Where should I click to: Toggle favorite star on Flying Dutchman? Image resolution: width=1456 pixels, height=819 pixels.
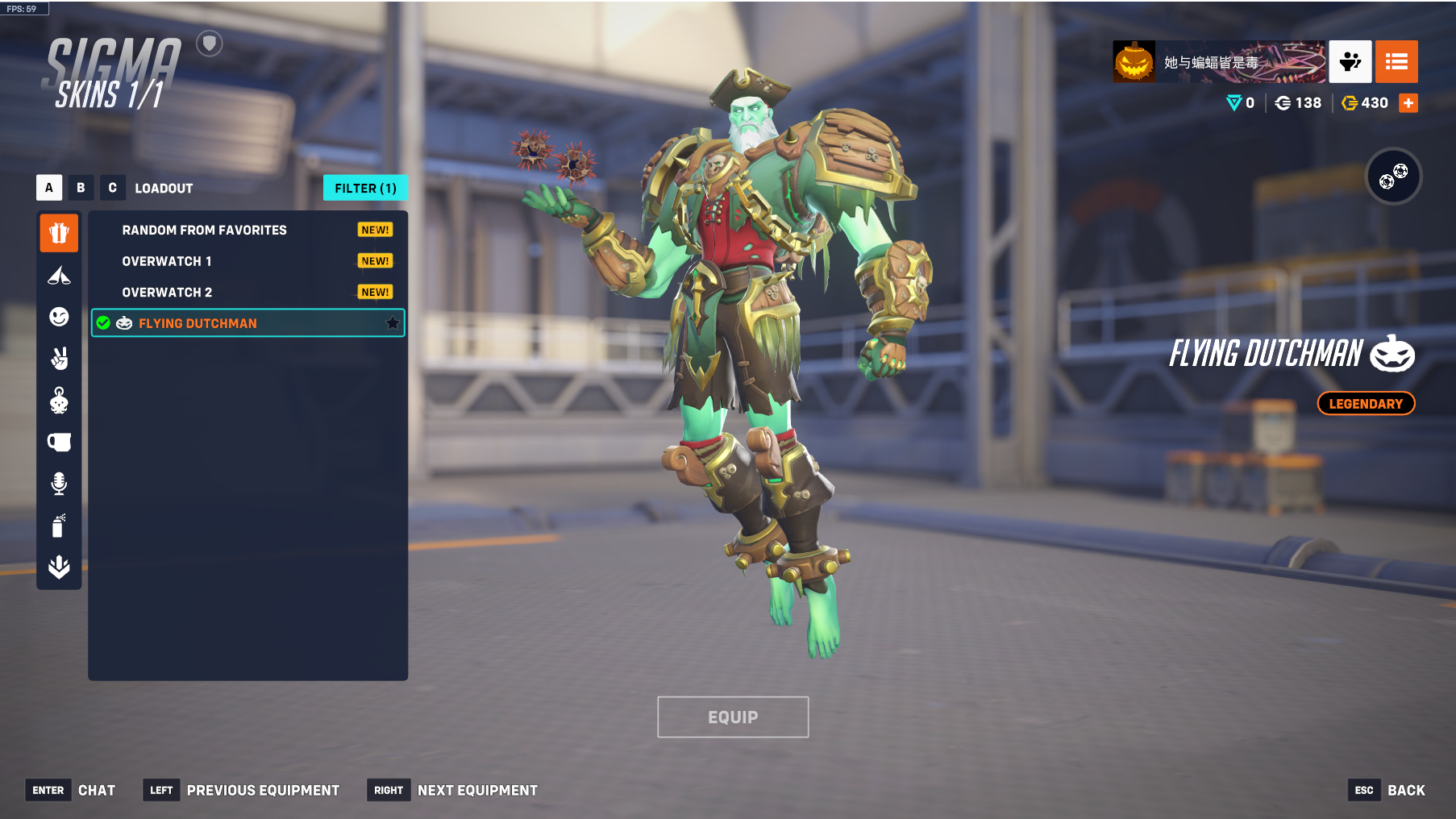click(x=393, y=323)
